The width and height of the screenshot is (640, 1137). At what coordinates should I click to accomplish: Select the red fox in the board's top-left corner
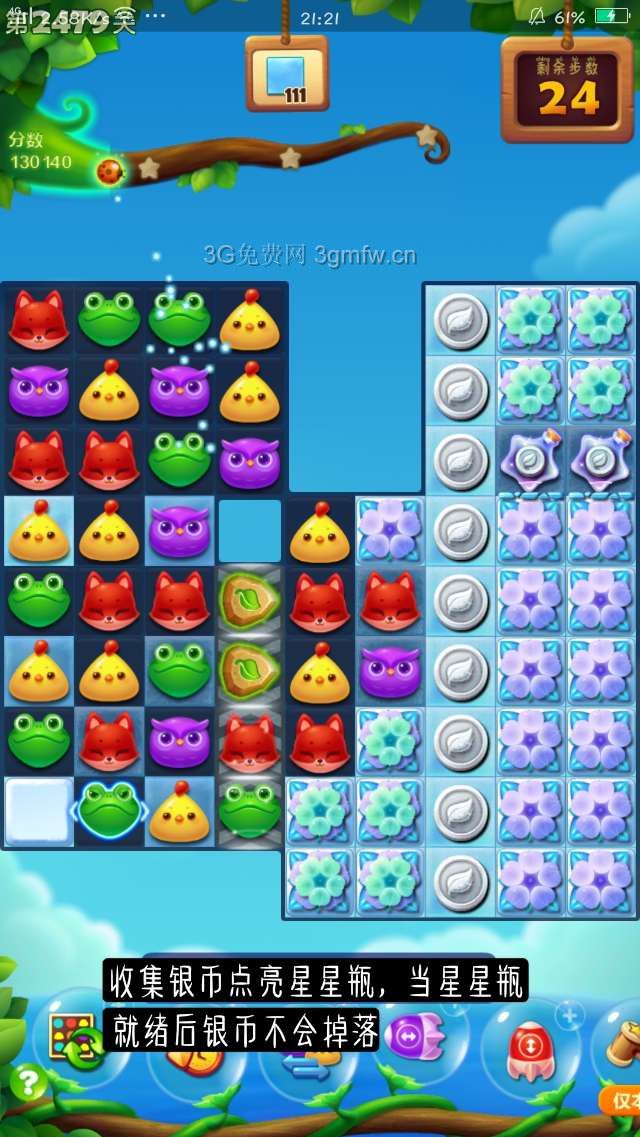[38, 319]
